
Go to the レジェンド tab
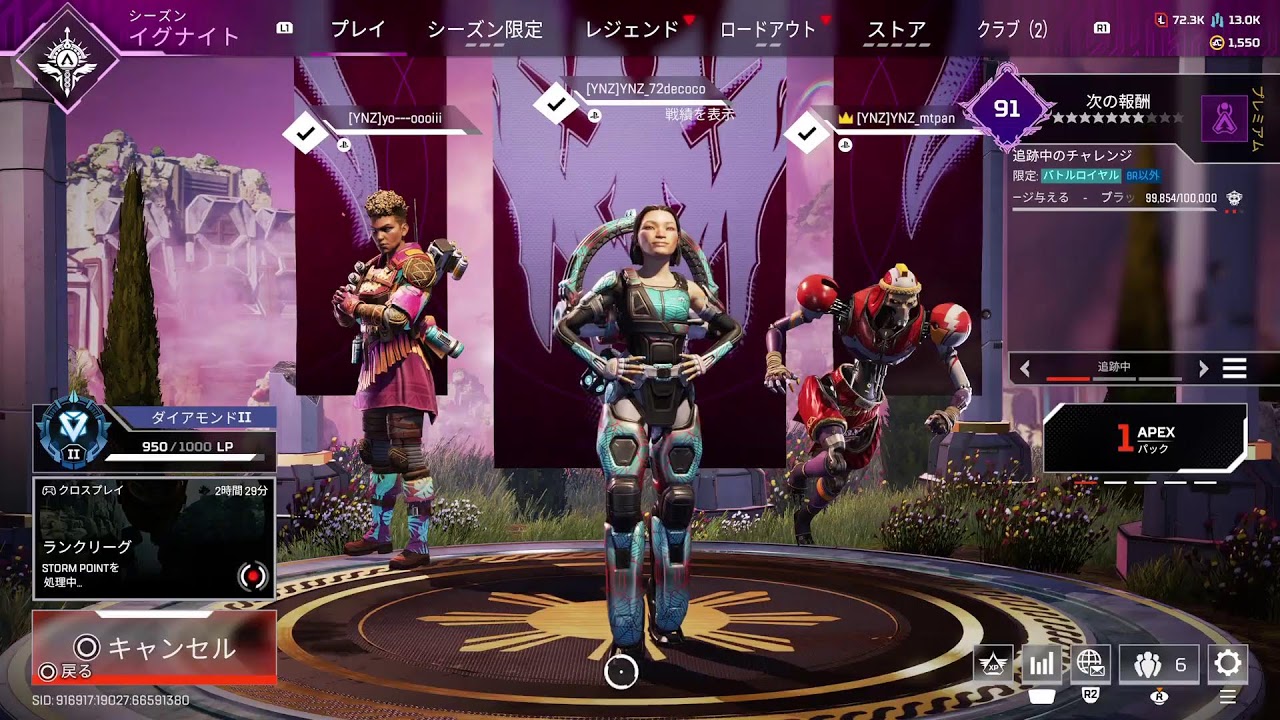coord(632,30)
